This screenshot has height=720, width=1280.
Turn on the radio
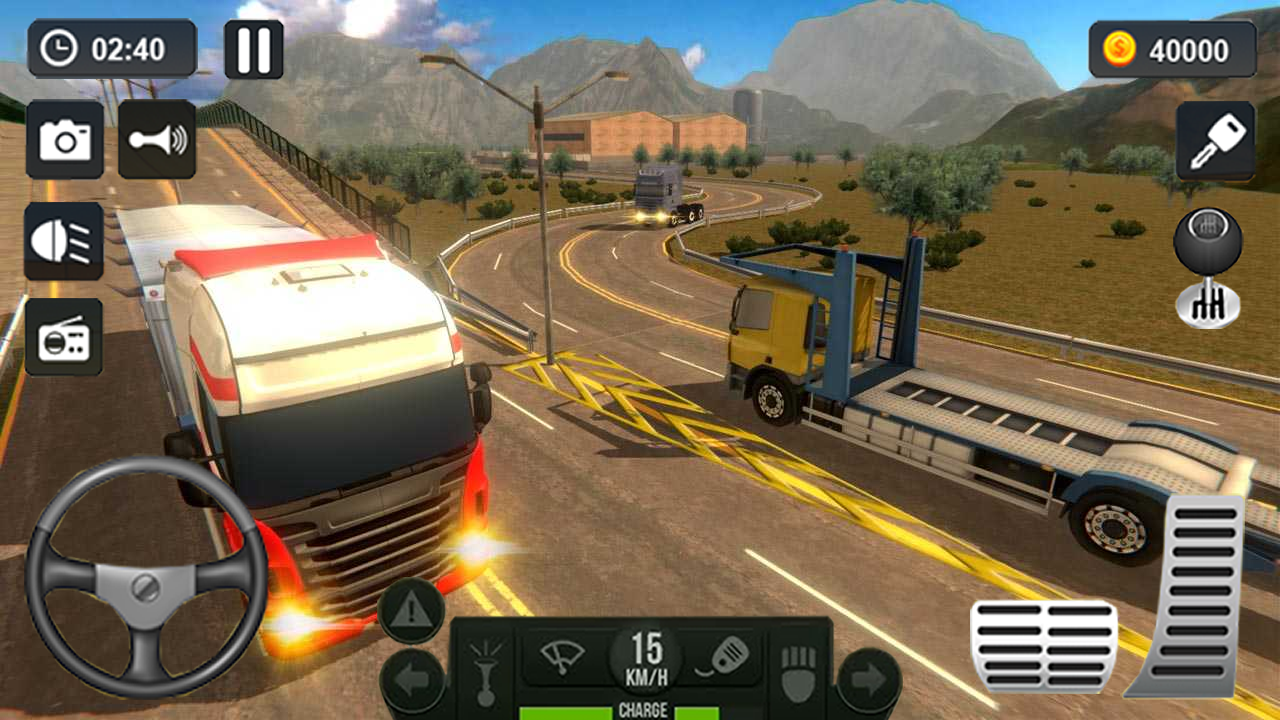point(64,338)
